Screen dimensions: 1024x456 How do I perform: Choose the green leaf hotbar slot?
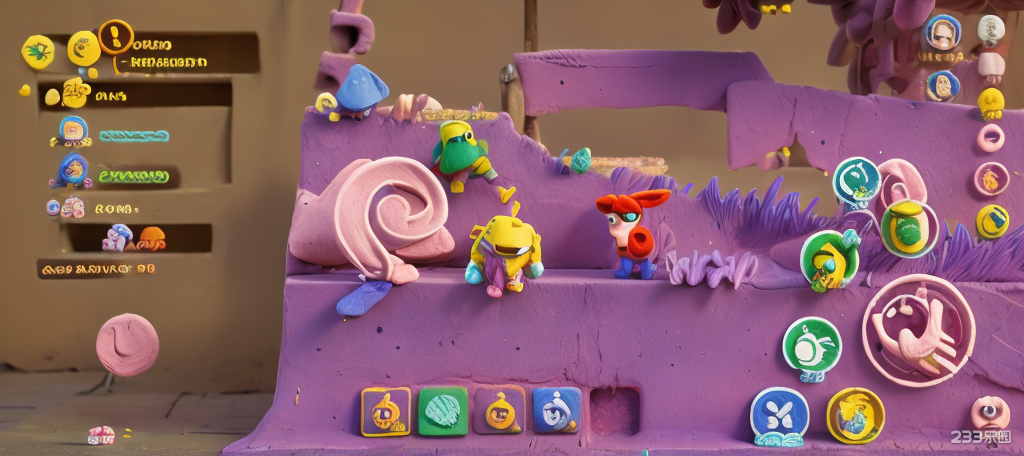(442, 411)
